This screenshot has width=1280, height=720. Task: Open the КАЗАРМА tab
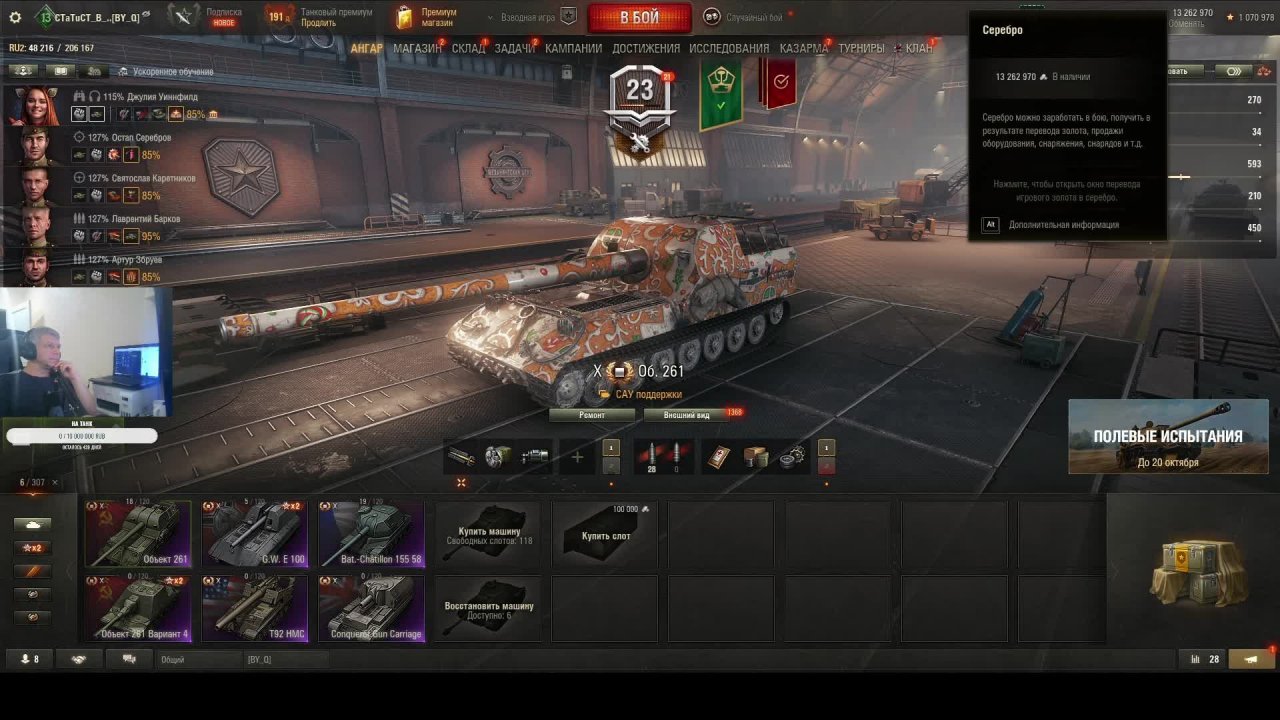click(x=803, y=48)
